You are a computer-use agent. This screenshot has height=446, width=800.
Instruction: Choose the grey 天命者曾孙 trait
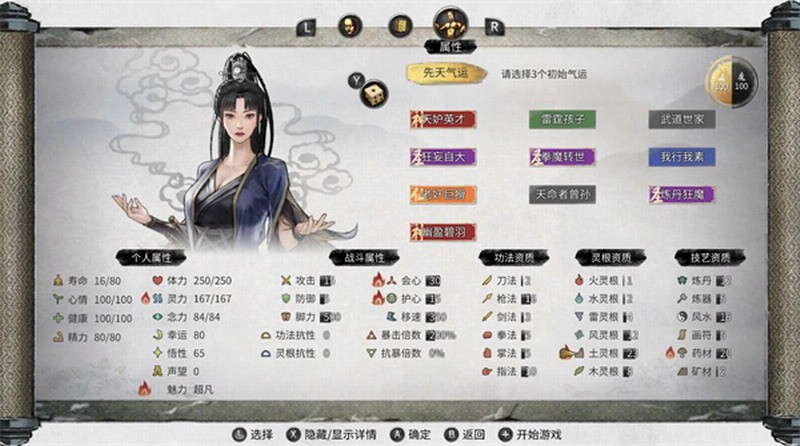click(x=562, y=194)
